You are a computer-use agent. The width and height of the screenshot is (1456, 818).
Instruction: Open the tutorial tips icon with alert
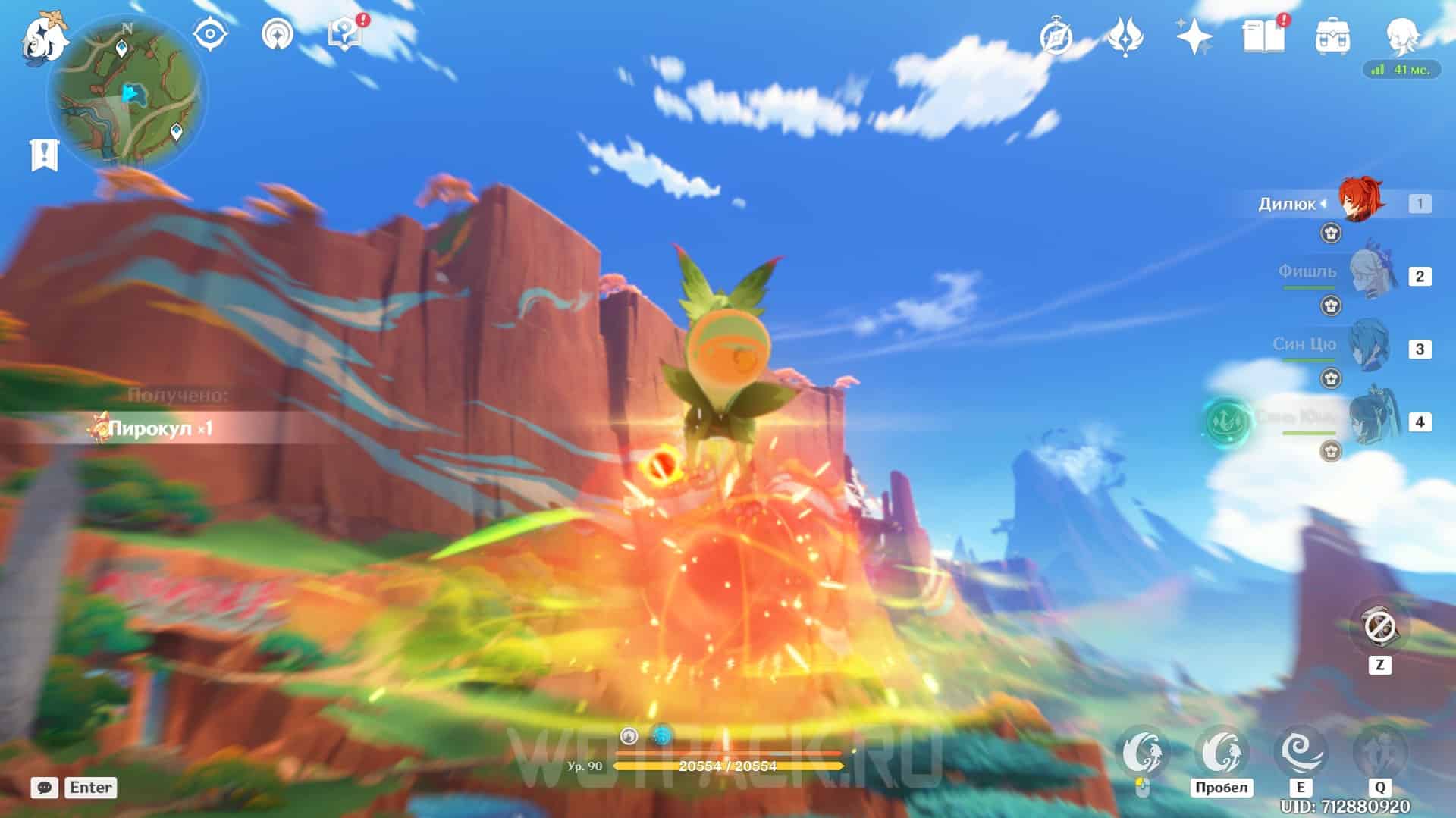345,35
